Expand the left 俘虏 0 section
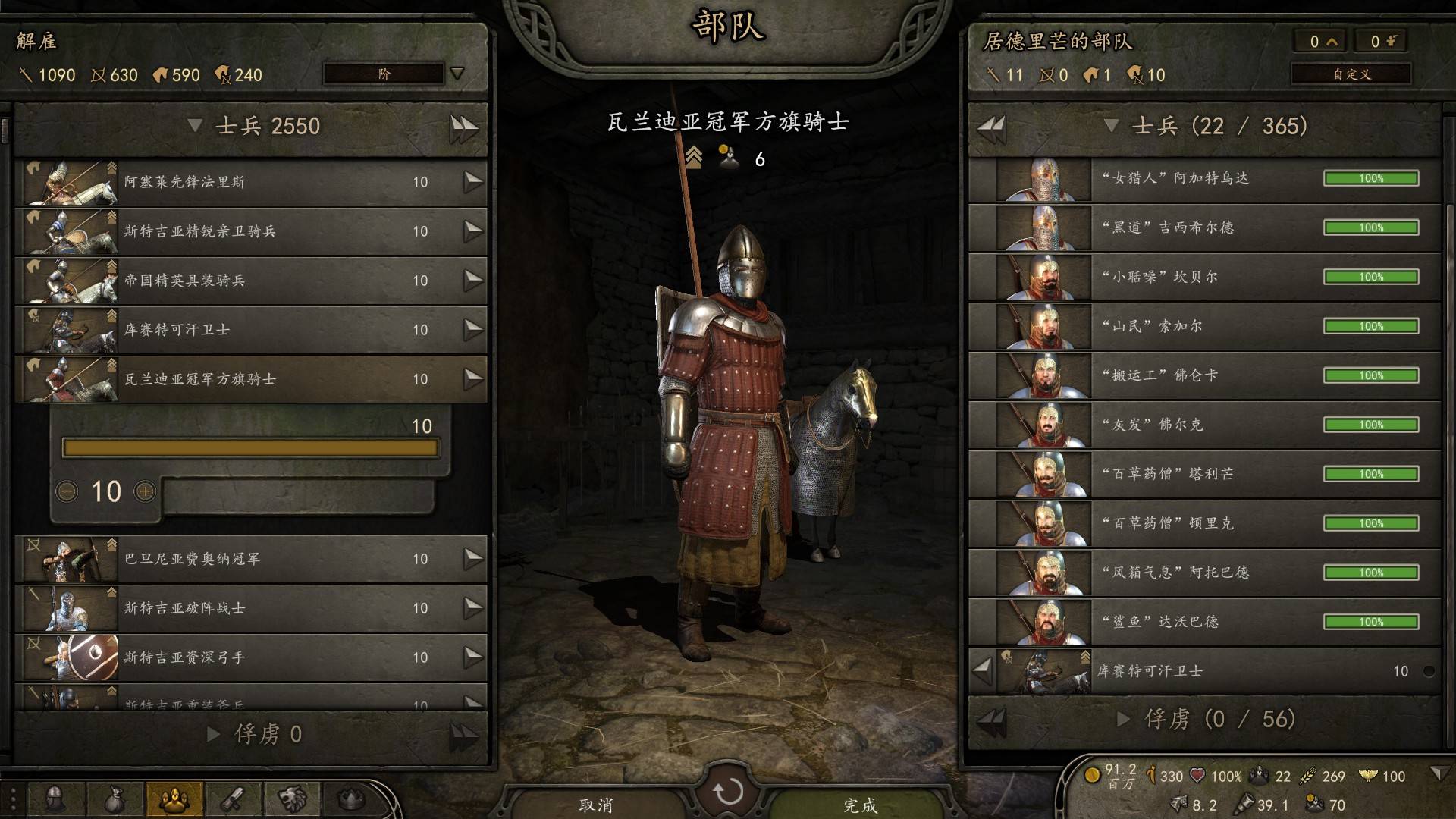 214,734
